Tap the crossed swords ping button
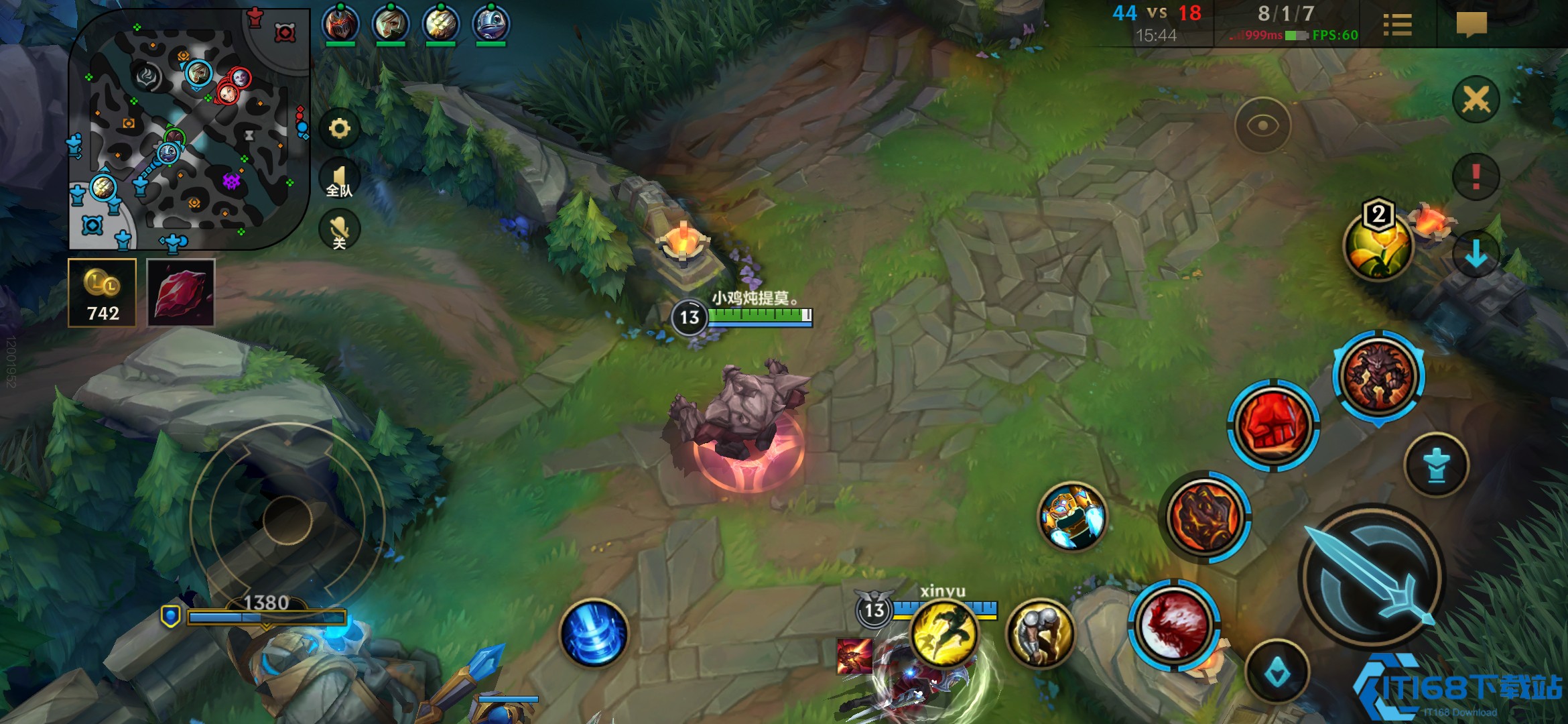The width and height of the screenshot is (1568, 724). 1476,101
